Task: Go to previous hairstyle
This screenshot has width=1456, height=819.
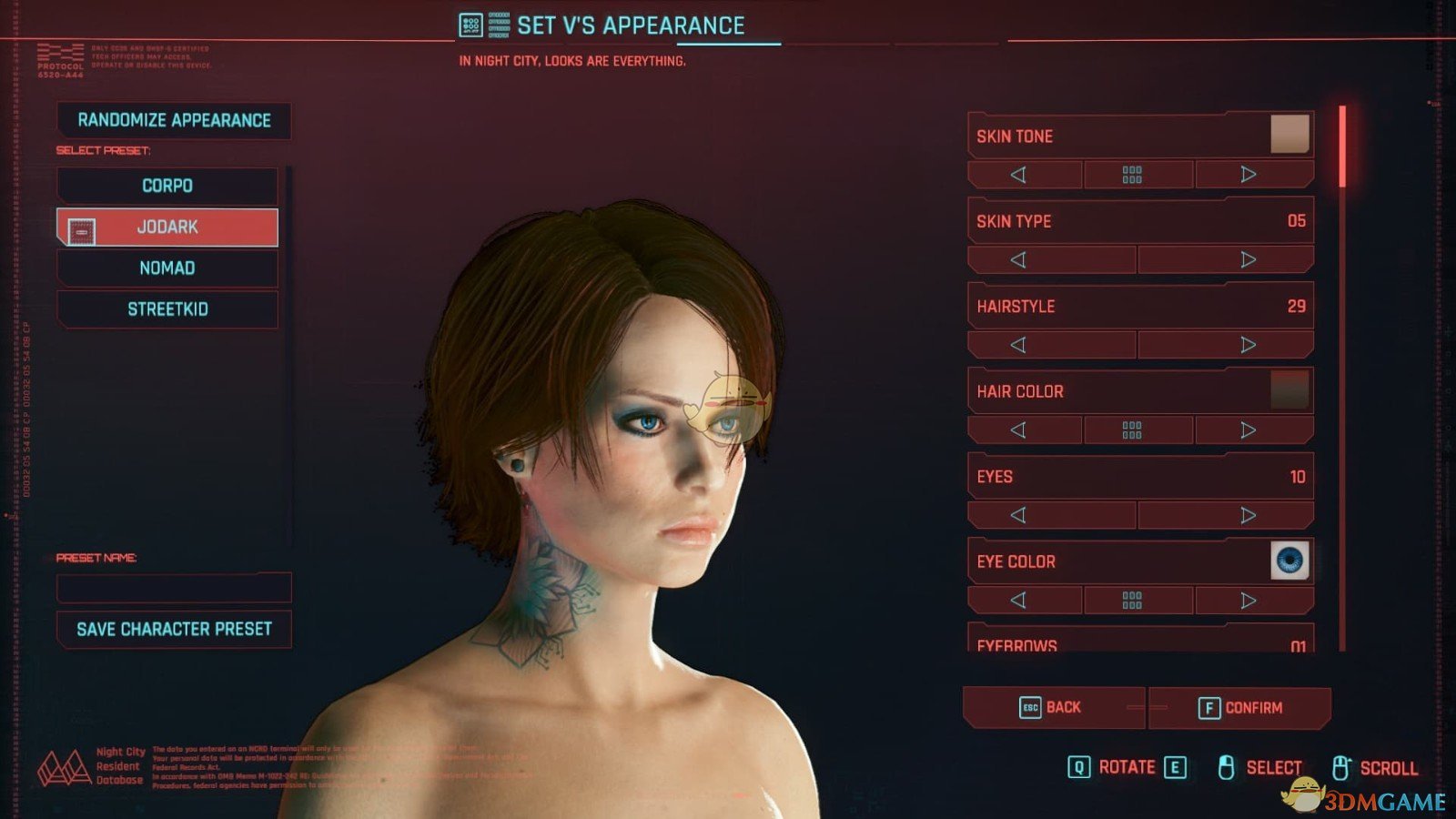Action: (x=1018, y=345)
